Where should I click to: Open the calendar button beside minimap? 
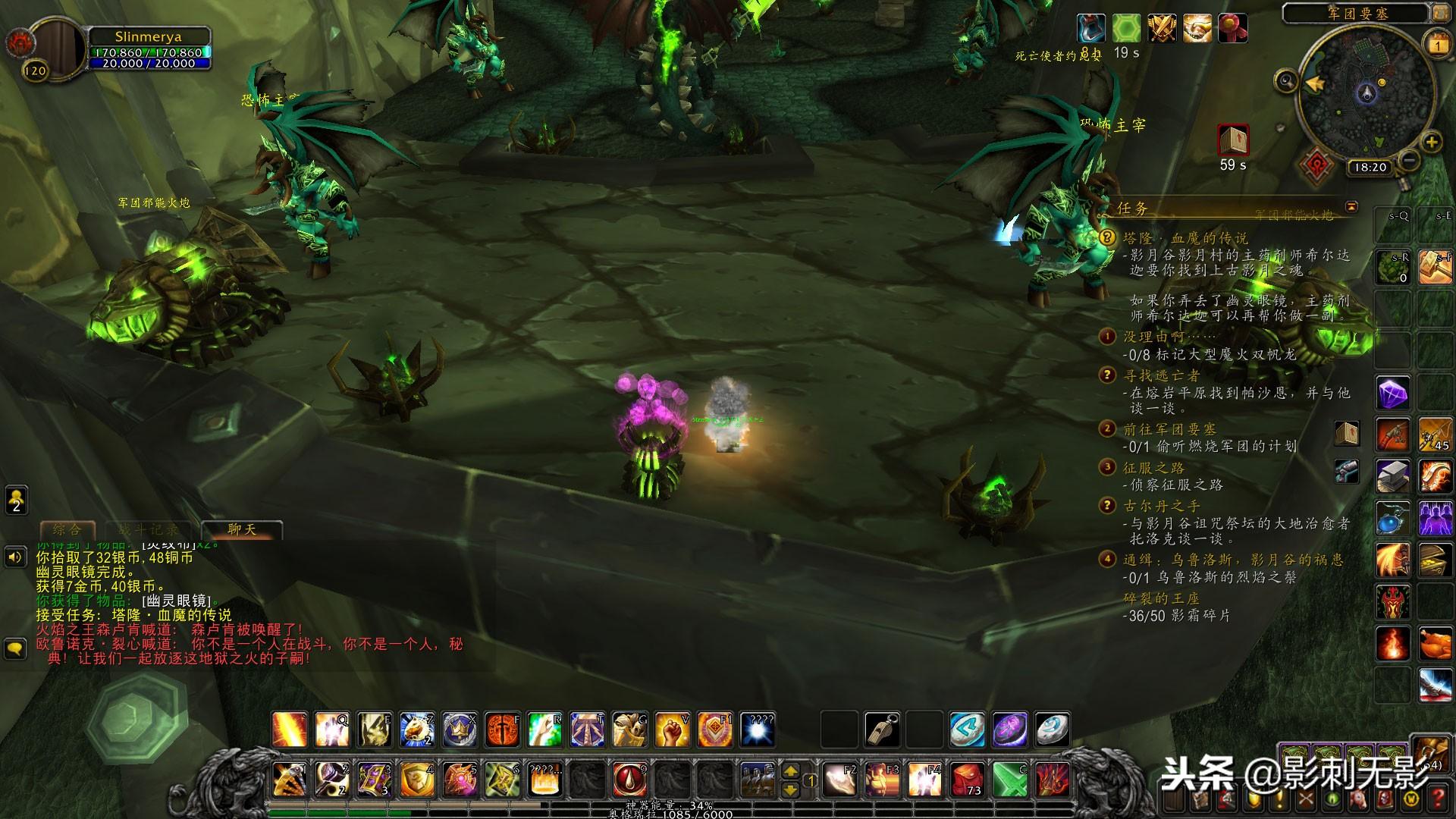point(1437,45)
